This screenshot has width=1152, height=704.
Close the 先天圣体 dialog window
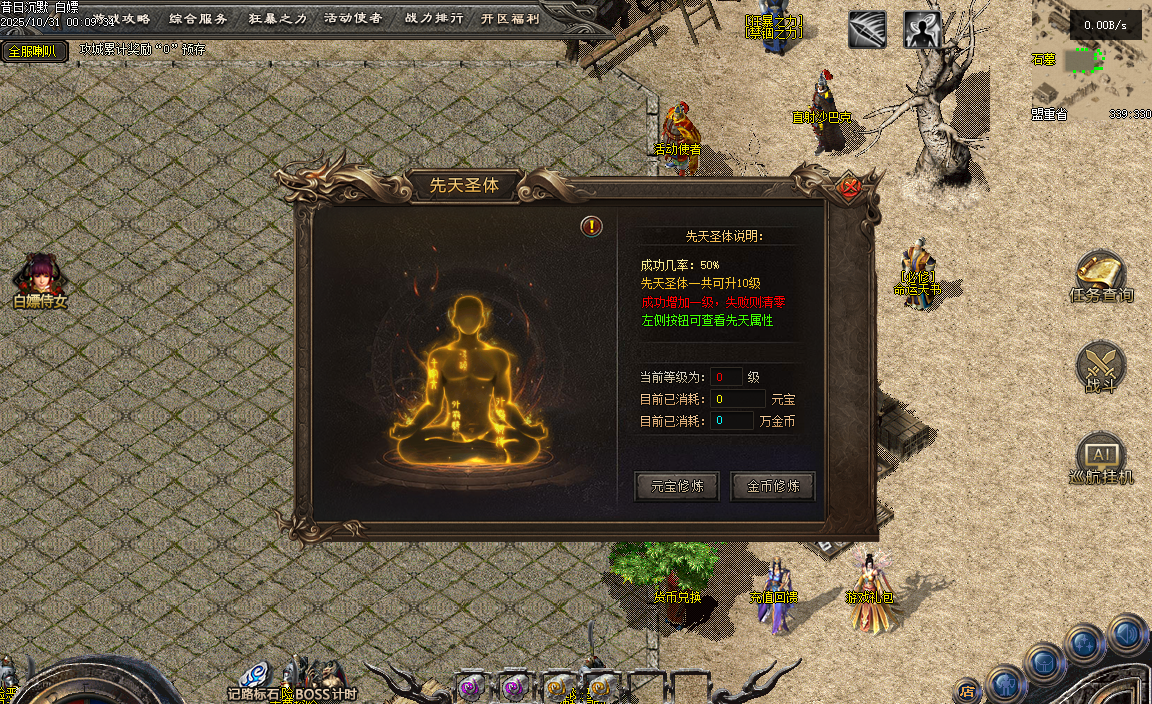pyautogui.click(x=849, y=187)
